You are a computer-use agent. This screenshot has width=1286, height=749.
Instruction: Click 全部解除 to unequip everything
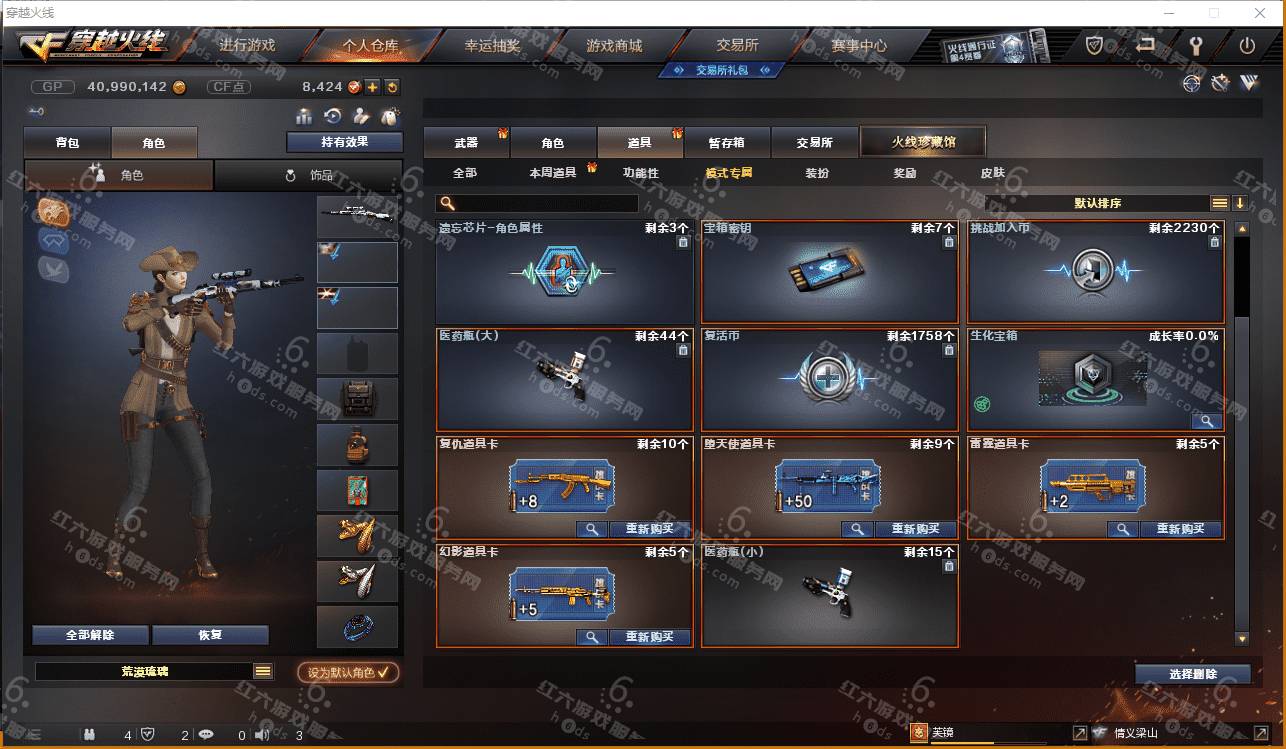(90, 635)
